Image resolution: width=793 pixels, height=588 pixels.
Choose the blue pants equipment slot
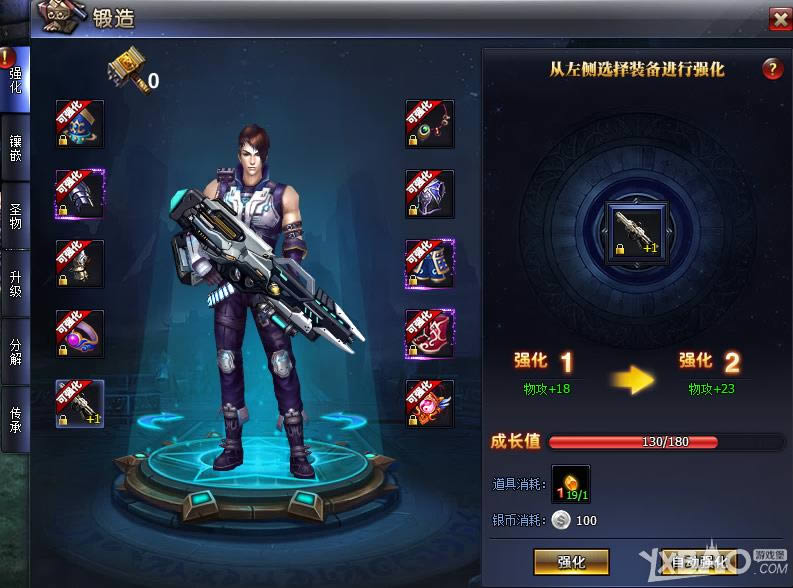pos(429,264)
